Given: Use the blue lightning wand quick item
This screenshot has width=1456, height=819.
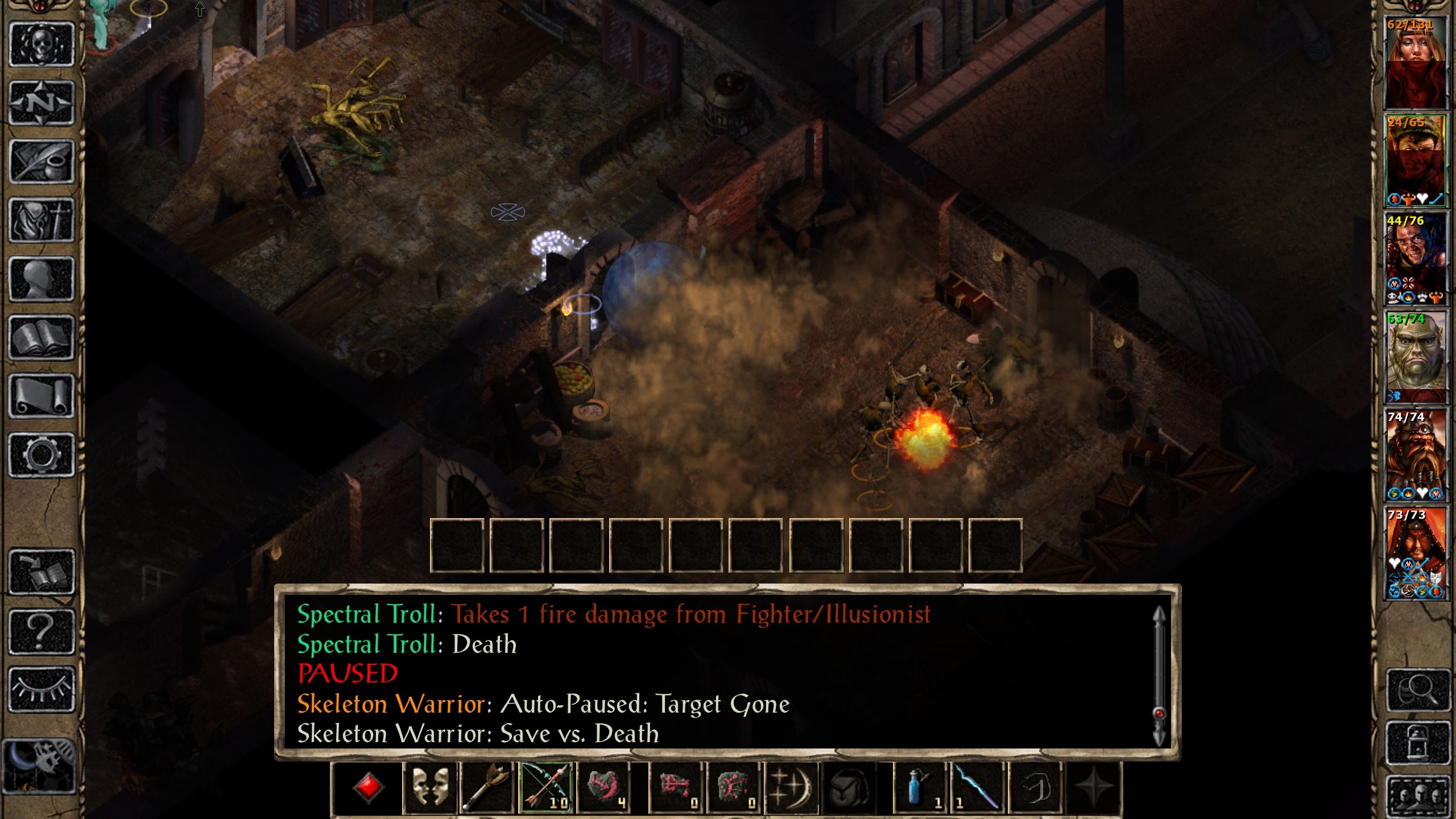Looking at the screenshot, I should (x=977, y=788).
